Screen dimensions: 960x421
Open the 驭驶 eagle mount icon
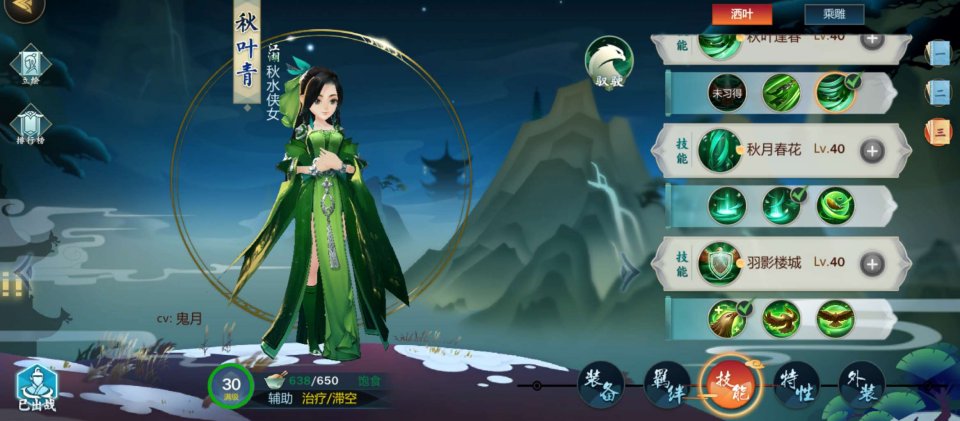click(609, 63)
